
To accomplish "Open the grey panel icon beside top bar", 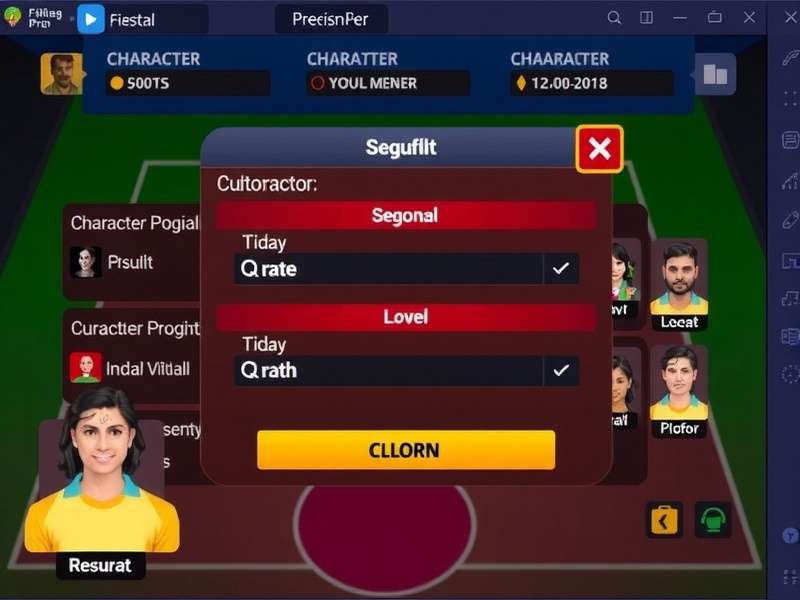I will pyautogui.click(x=715, y=74).
